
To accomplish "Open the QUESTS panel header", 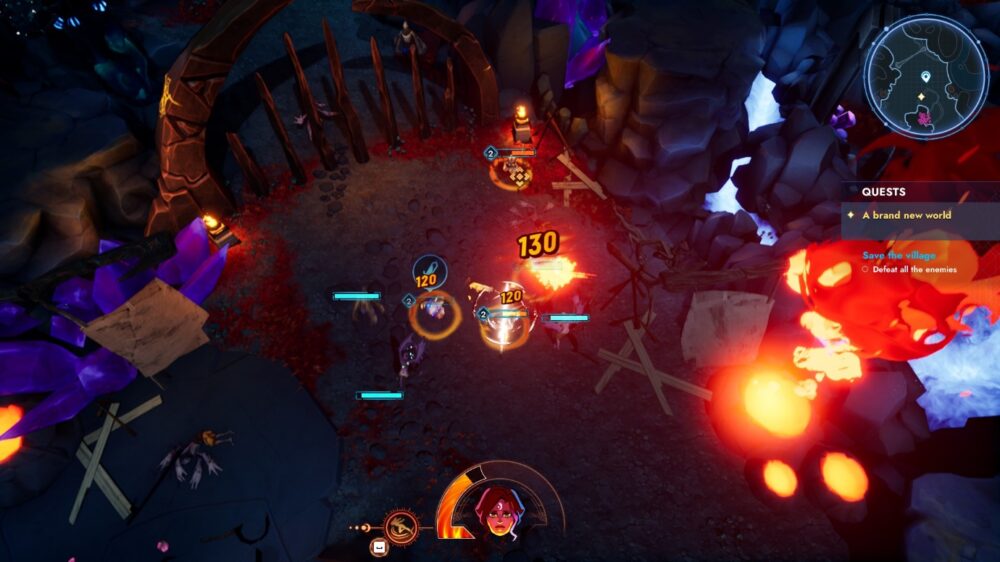I will point(884,192).
